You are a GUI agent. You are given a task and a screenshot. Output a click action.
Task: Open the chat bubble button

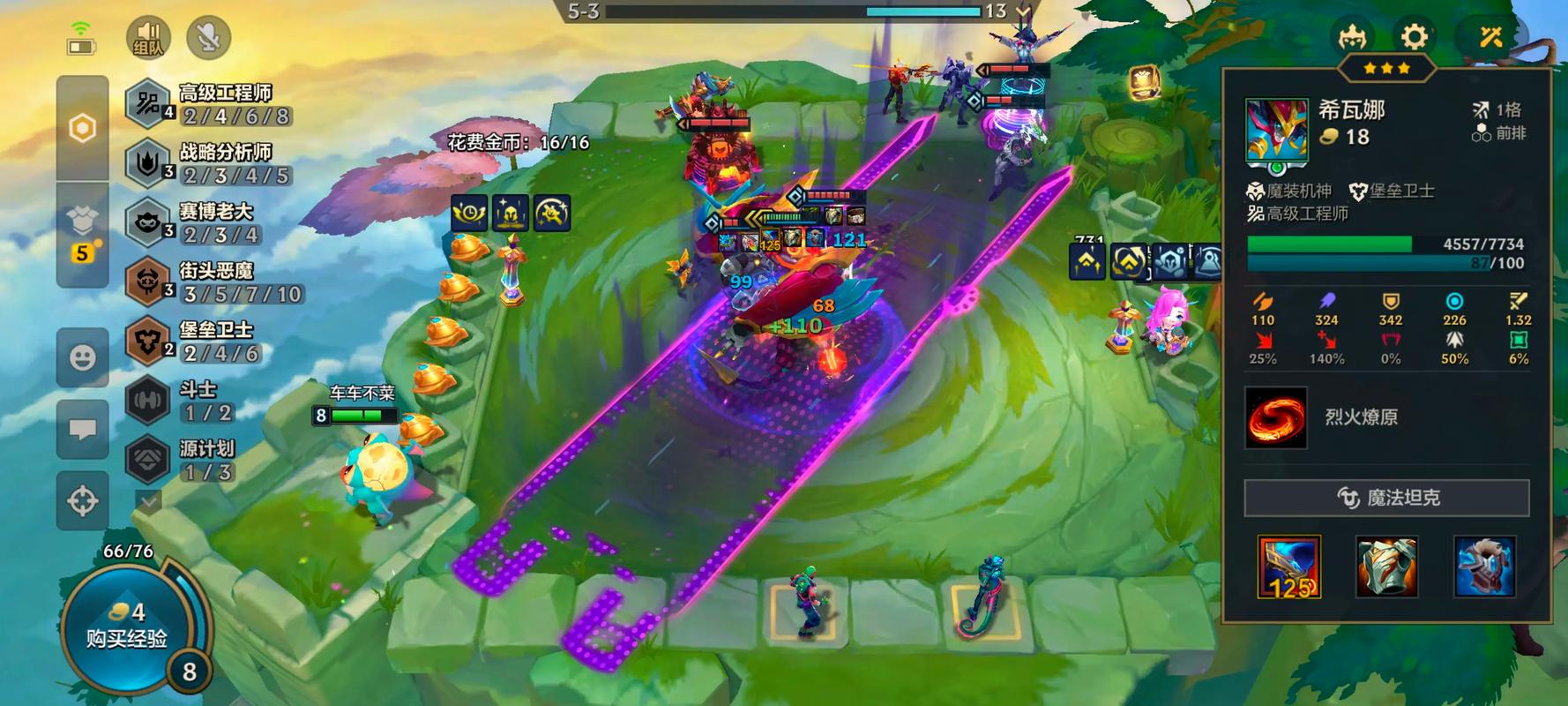click(x=83, y=429)
